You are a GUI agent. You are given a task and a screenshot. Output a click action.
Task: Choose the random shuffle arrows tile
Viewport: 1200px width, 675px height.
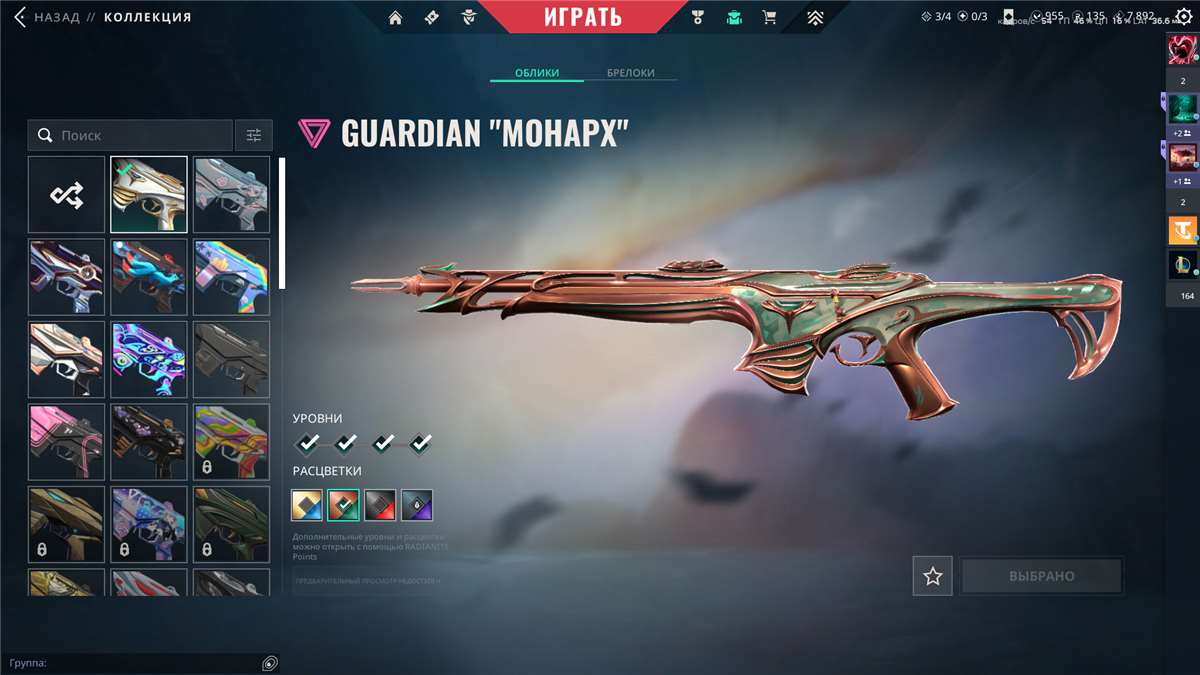[66, 194]
